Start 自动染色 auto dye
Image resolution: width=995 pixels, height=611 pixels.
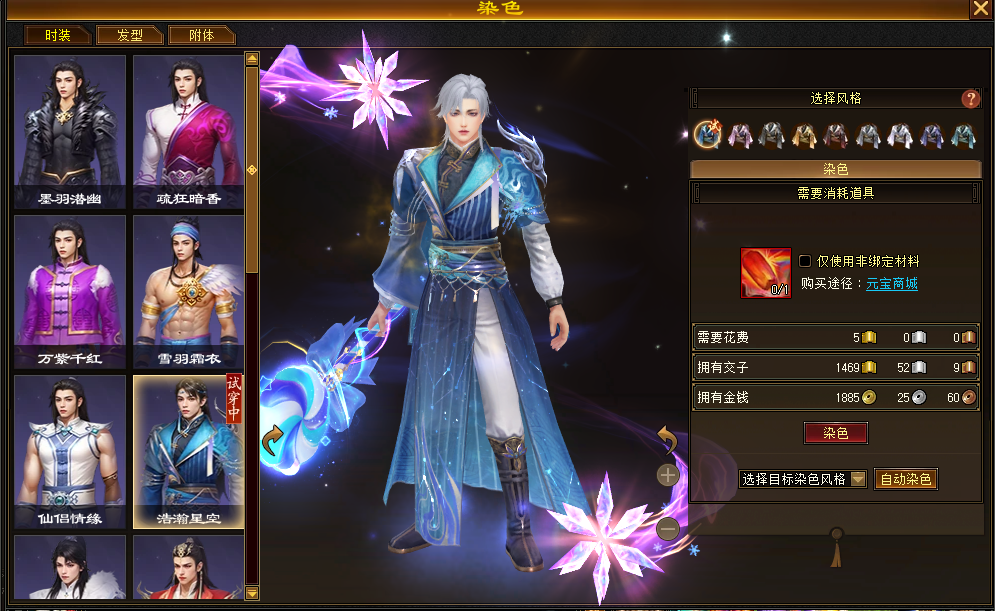click(x=905, y=479)
